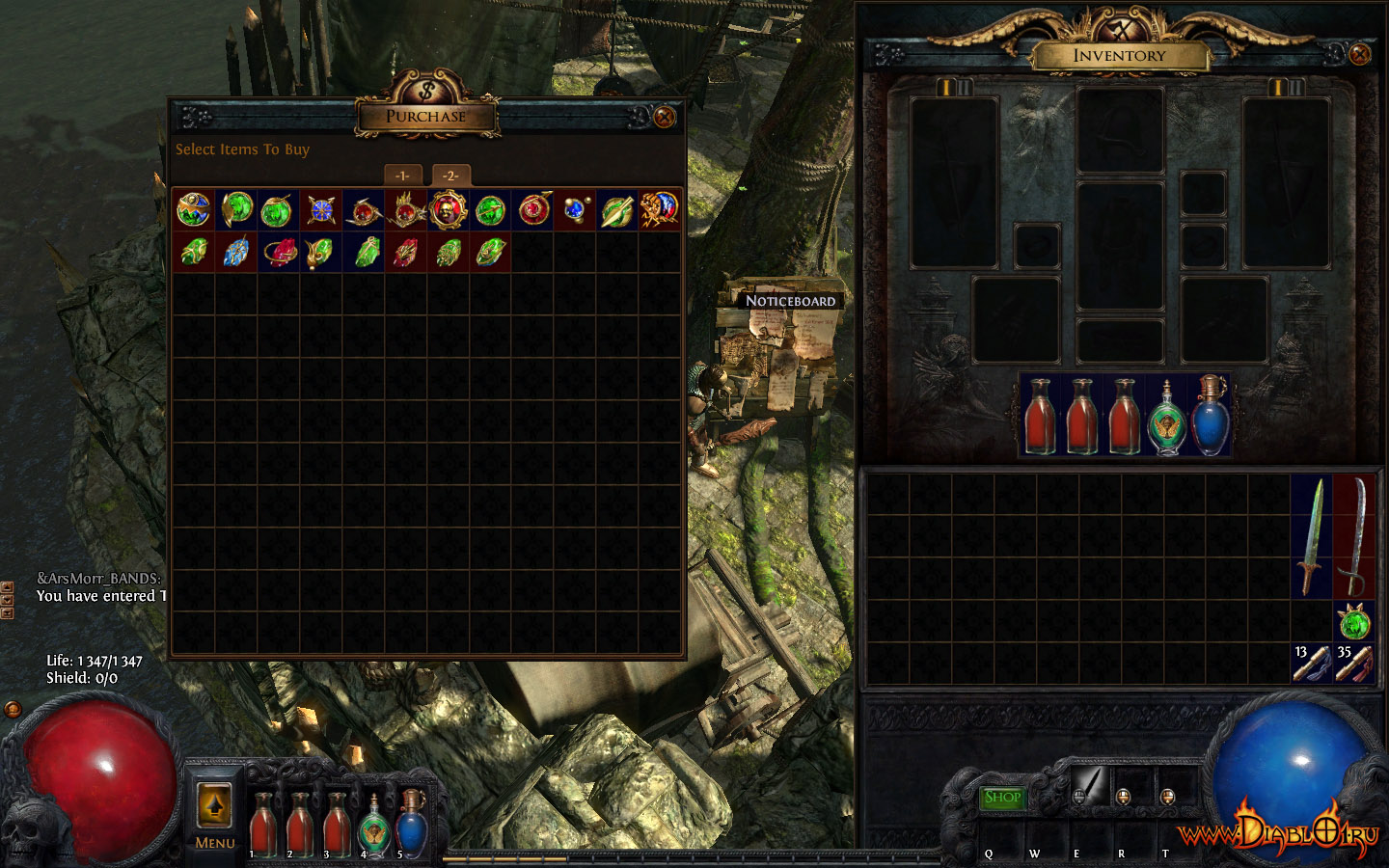
Task: Open the Shop button
Action: click(x=1002, y=798)
